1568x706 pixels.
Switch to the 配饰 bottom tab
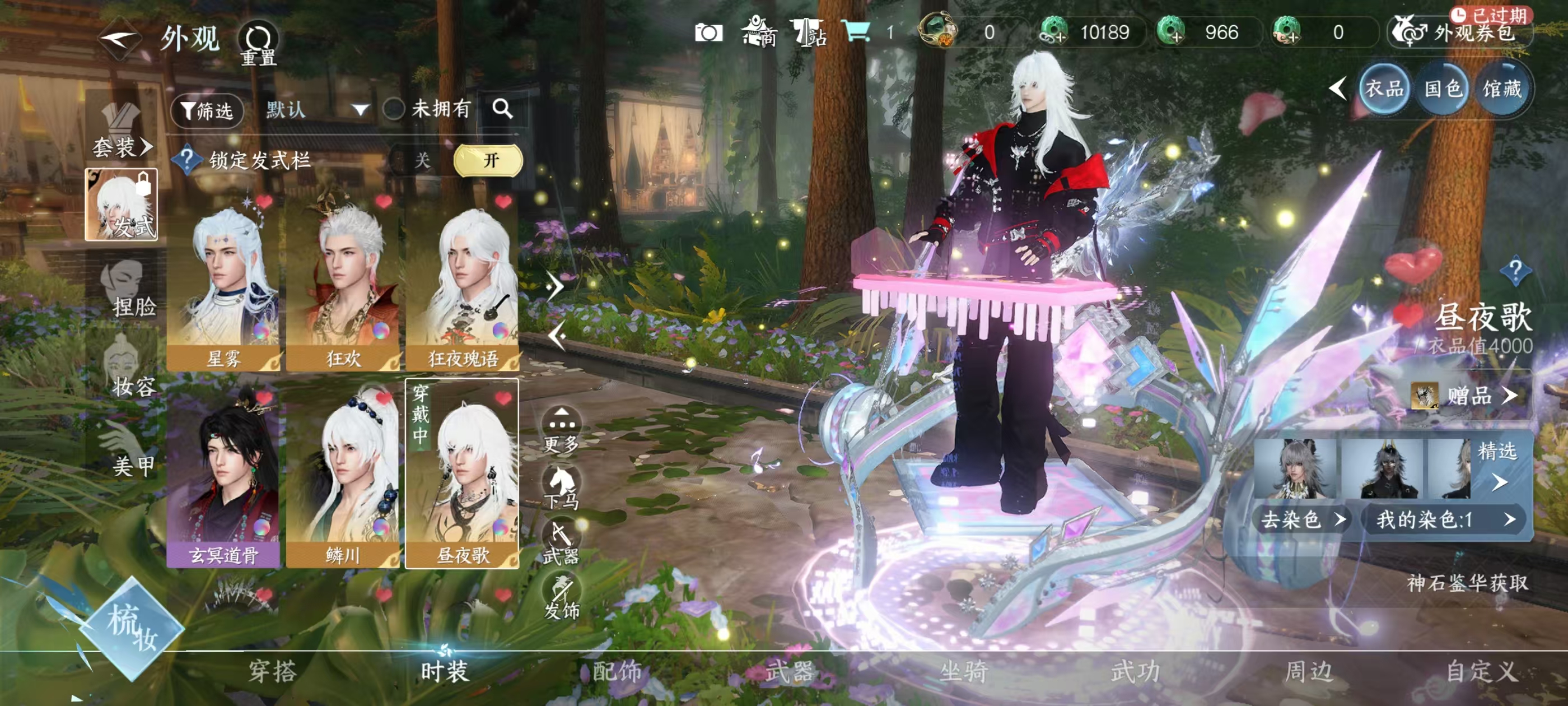pos(617,671)
